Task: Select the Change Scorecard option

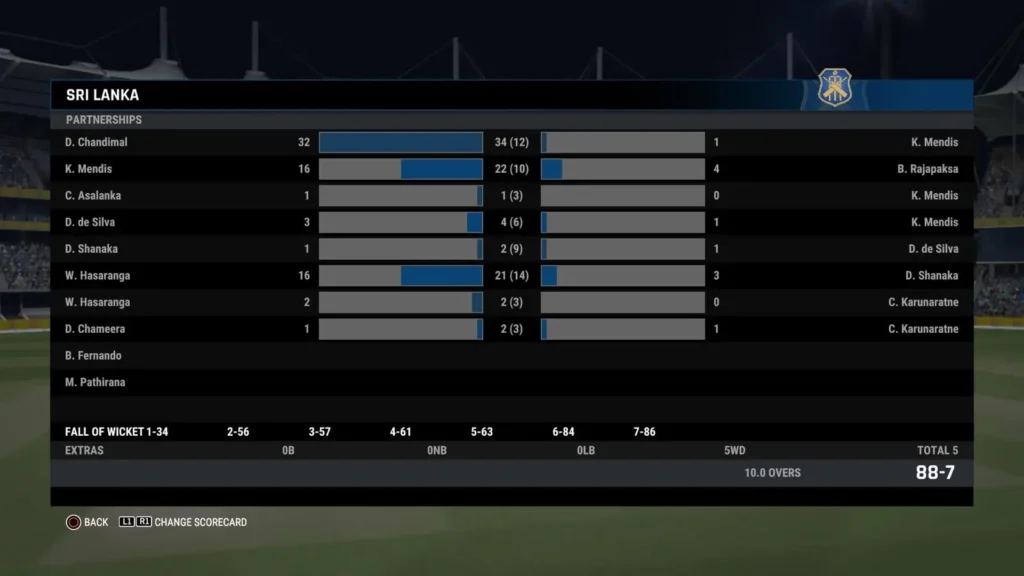Action: coord(200,522)
